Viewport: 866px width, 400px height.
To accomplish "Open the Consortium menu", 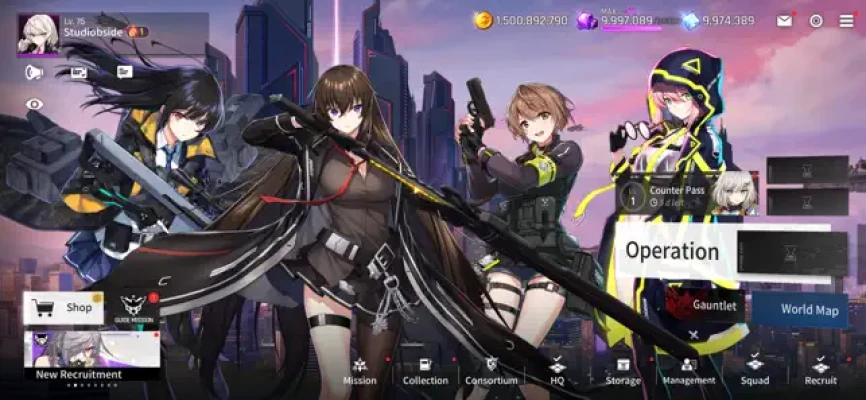I will 491,371.
